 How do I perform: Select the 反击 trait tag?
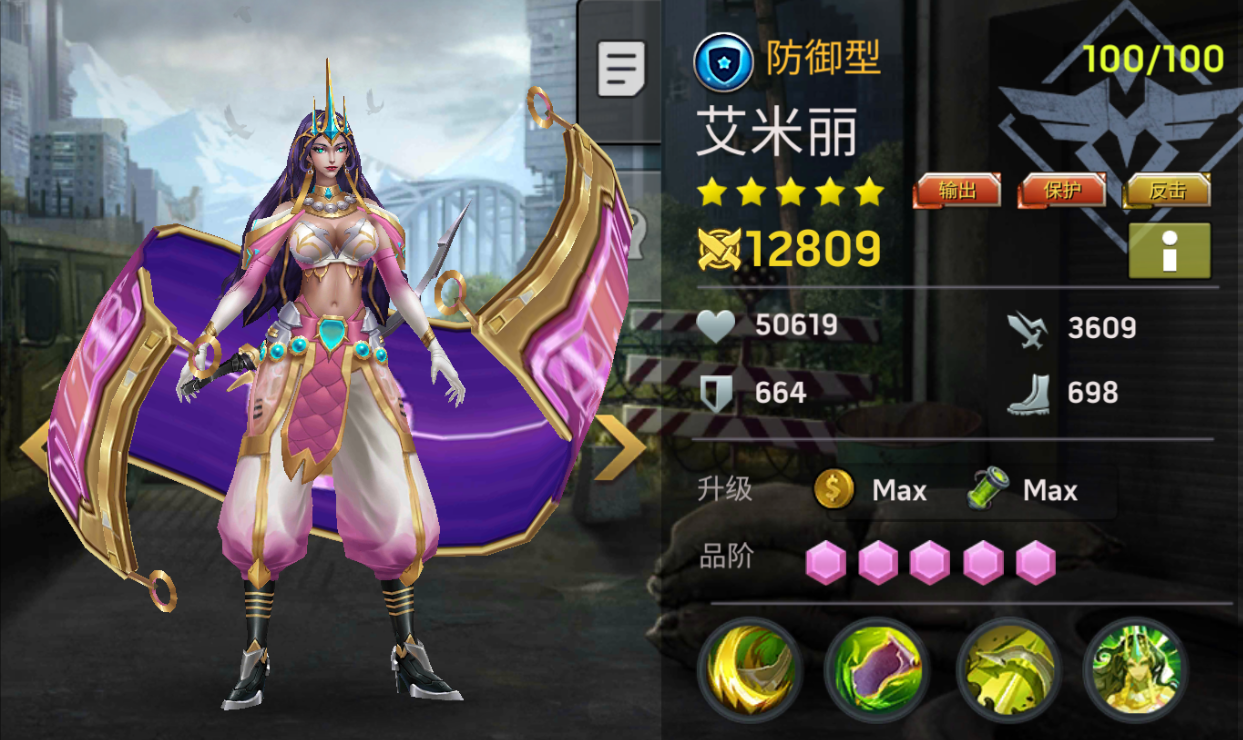1167,190
